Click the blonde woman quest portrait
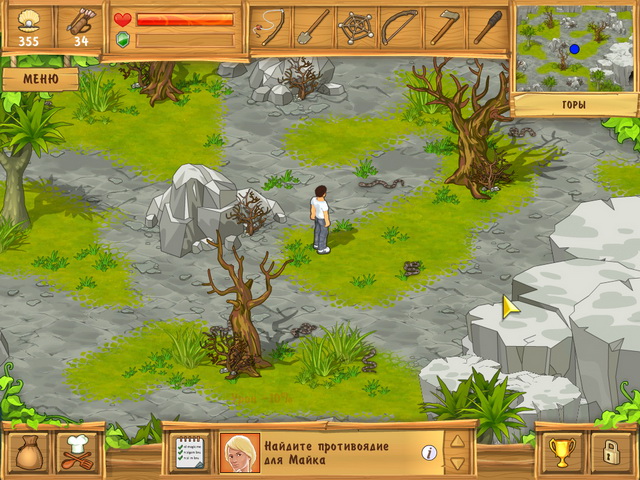Screen dimensions: 640x480 tap(240, 453)
